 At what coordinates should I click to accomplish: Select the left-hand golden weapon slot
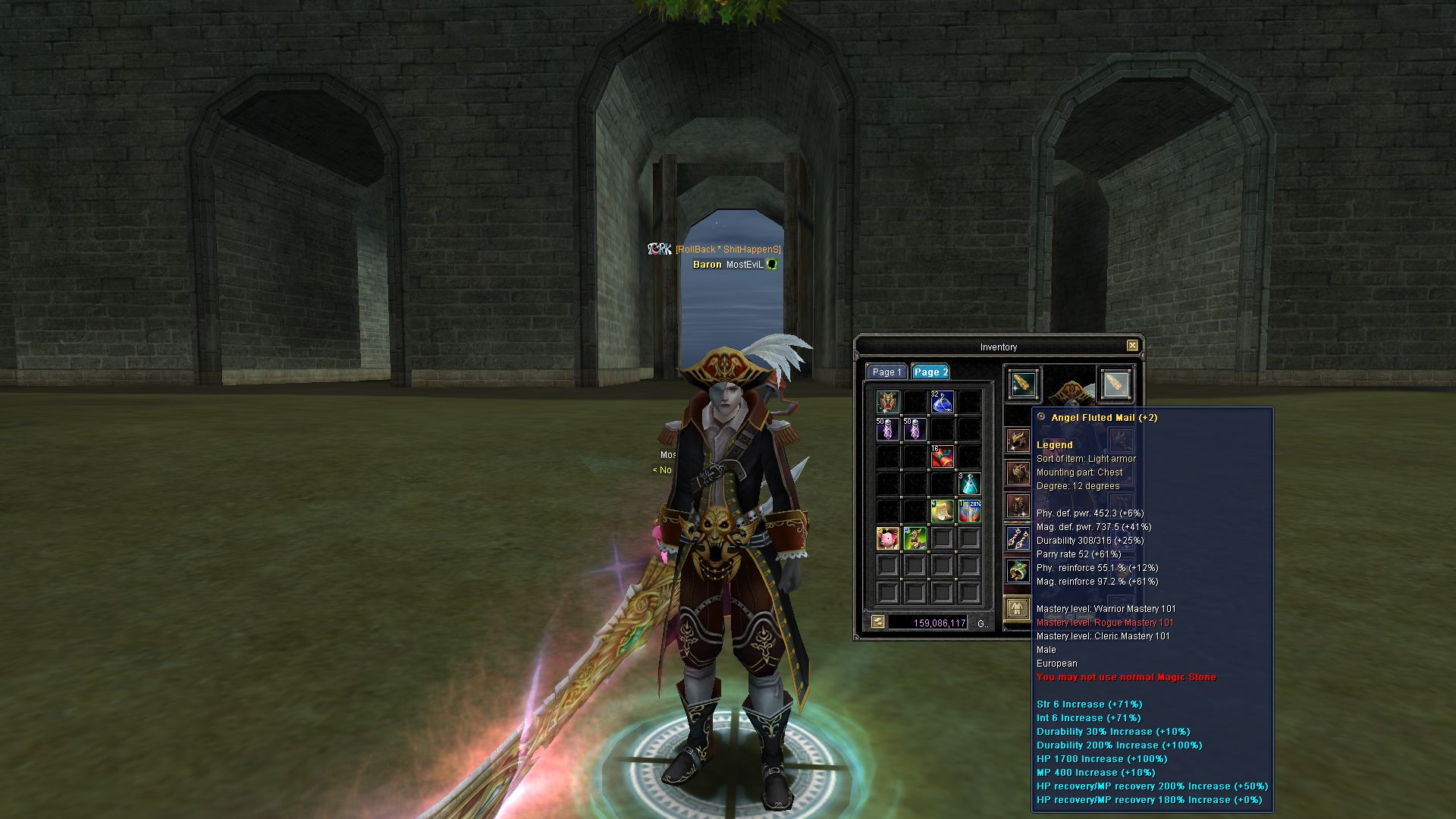point(1023,384)
